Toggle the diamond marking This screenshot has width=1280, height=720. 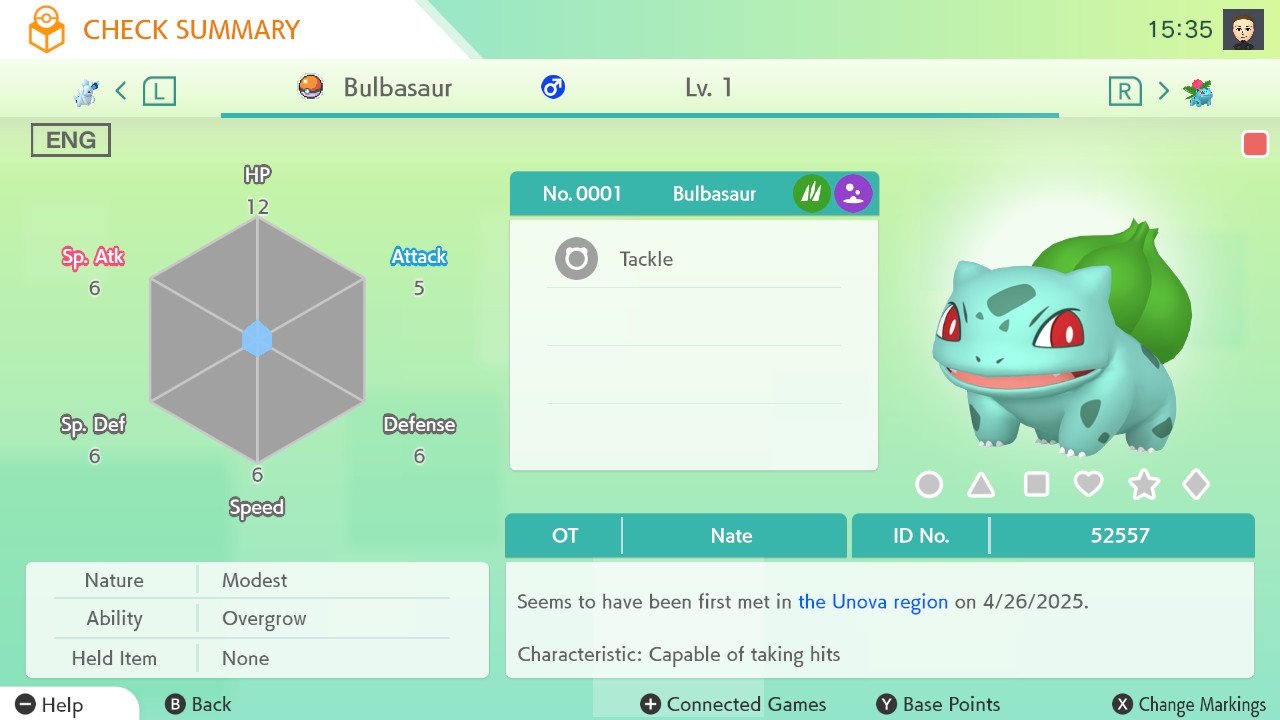(x=1196, y=485)
